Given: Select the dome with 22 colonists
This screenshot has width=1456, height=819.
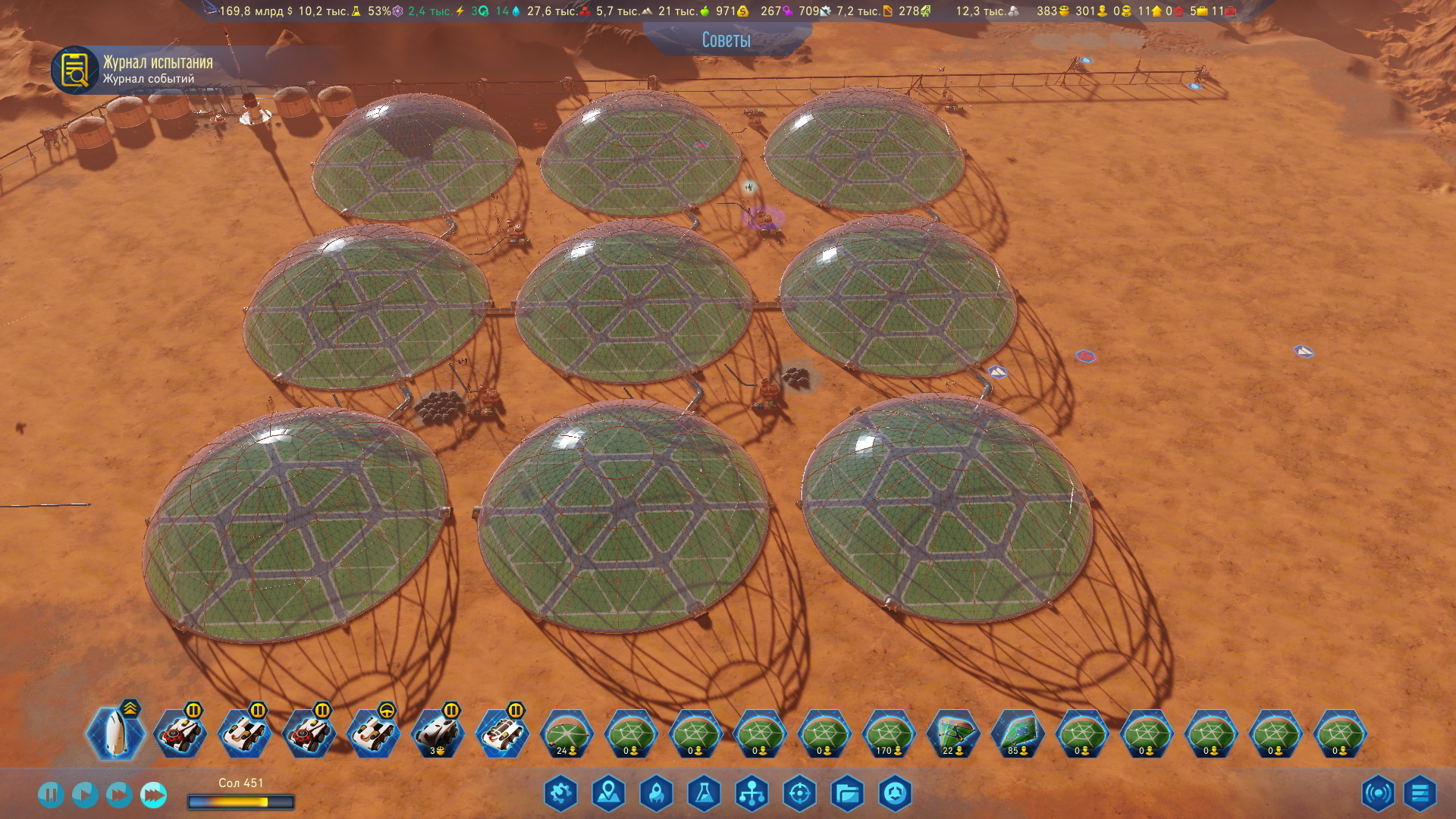Looking at the screenshot, I should 953,733.
